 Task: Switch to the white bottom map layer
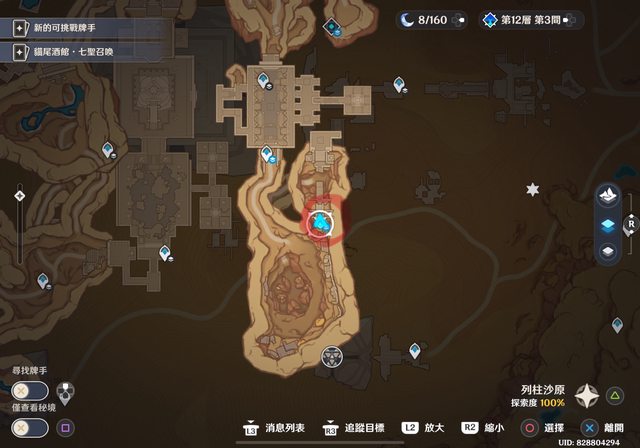[607, 252]
